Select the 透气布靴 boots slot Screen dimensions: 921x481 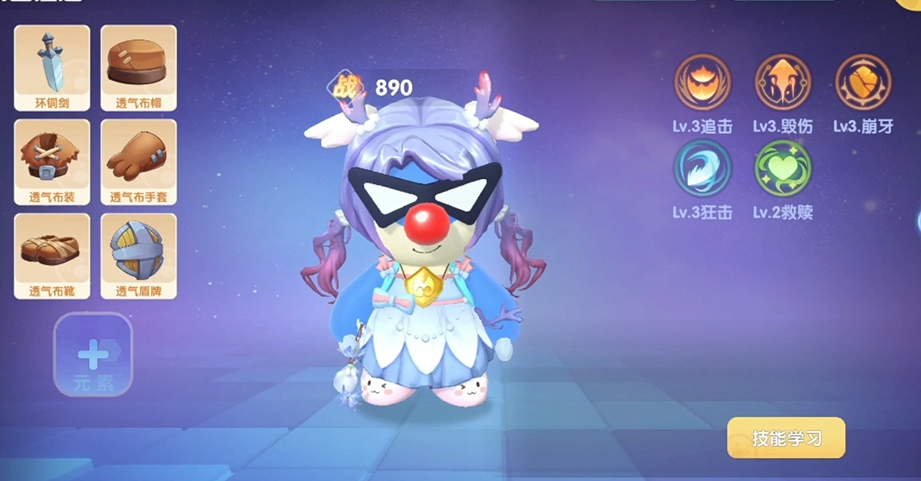pyautogui.click(x=52, y=255)
